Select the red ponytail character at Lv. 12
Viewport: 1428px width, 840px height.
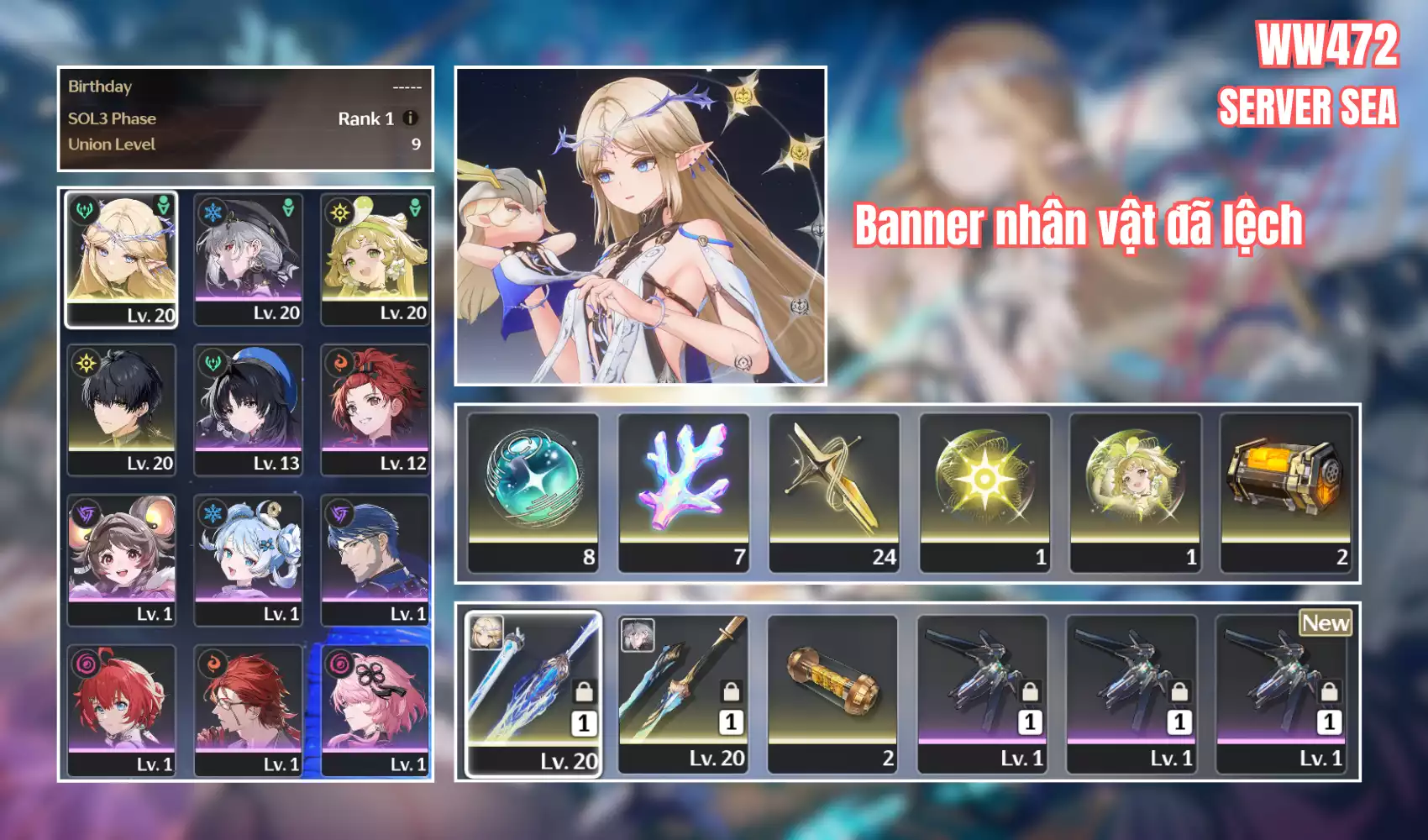tap(375, 409)
